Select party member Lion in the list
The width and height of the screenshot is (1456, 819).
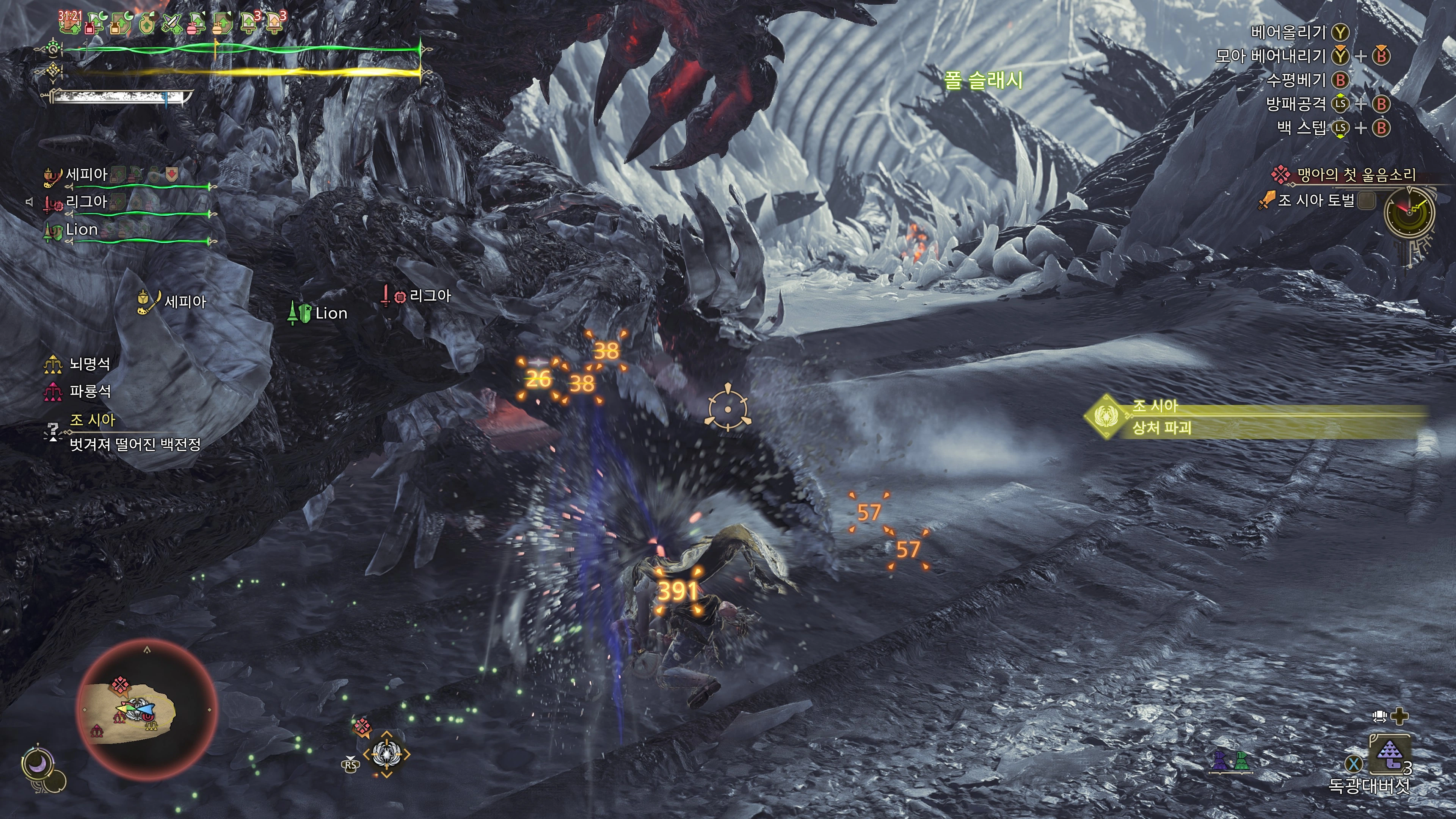pyautogui.click(x=82, y=229)
